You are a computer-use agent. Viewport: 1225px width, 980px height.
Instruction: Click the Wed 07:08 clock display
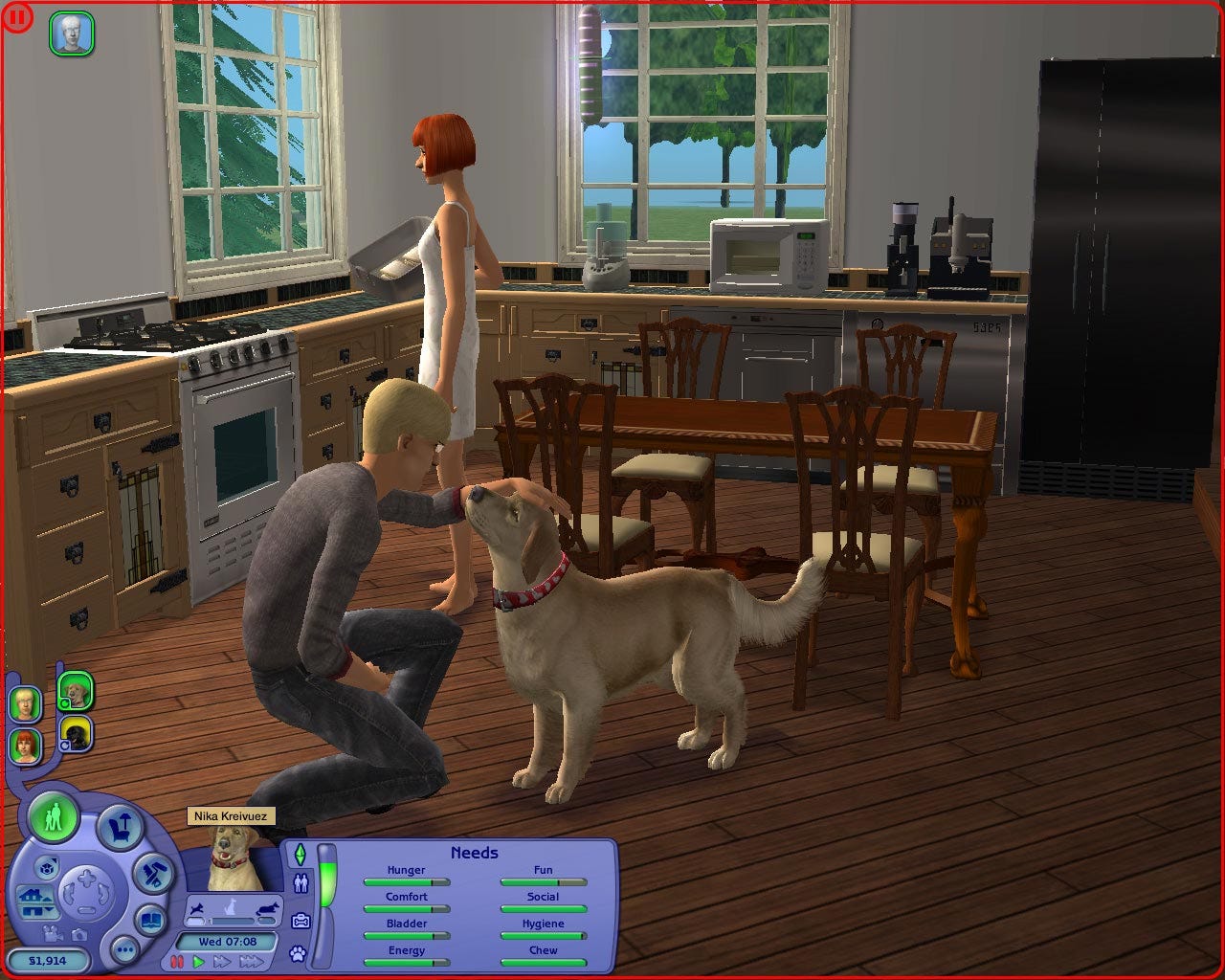pos(228,941)
